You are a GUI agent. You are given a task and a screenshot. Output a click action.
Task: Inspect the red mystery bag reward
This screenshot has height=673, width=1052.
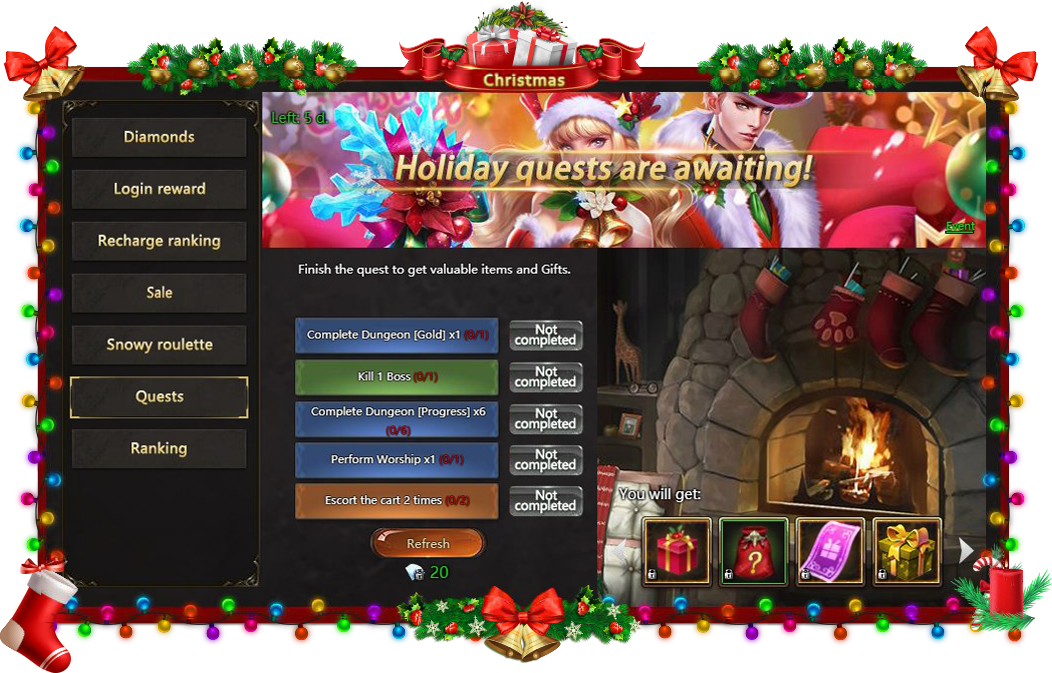(753, 551)
